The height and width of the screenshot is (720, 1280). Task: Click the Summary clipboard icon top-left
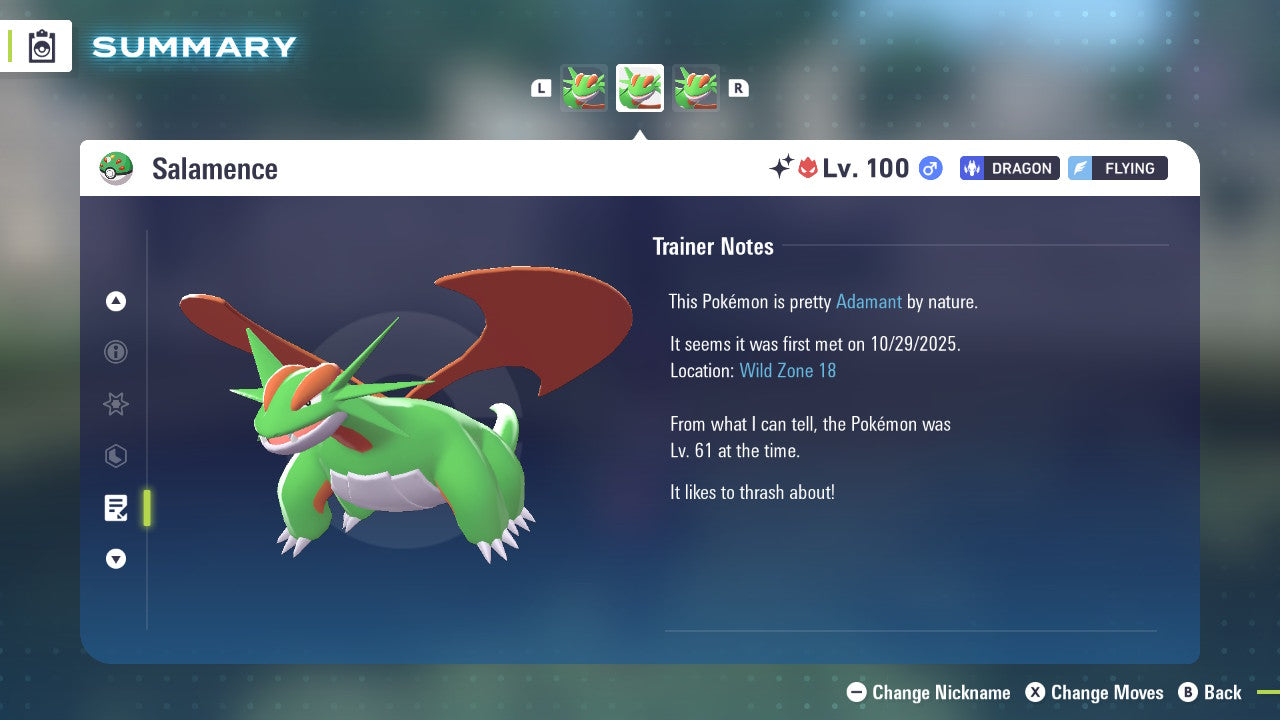[x=41, y=46]
